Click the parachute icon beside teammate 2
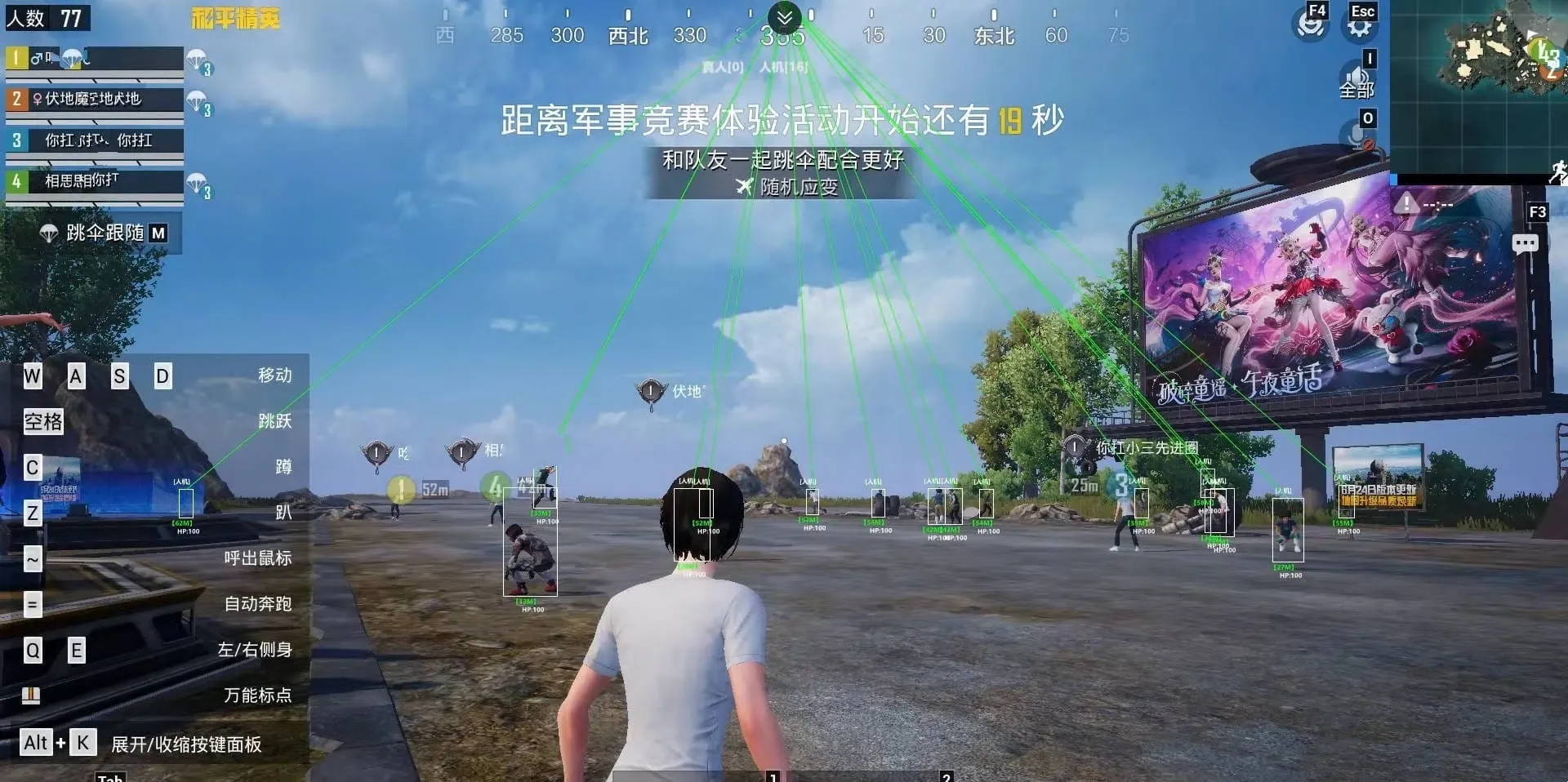The width and height of the screenshot is (1568, 782). [x=196, y=102]
